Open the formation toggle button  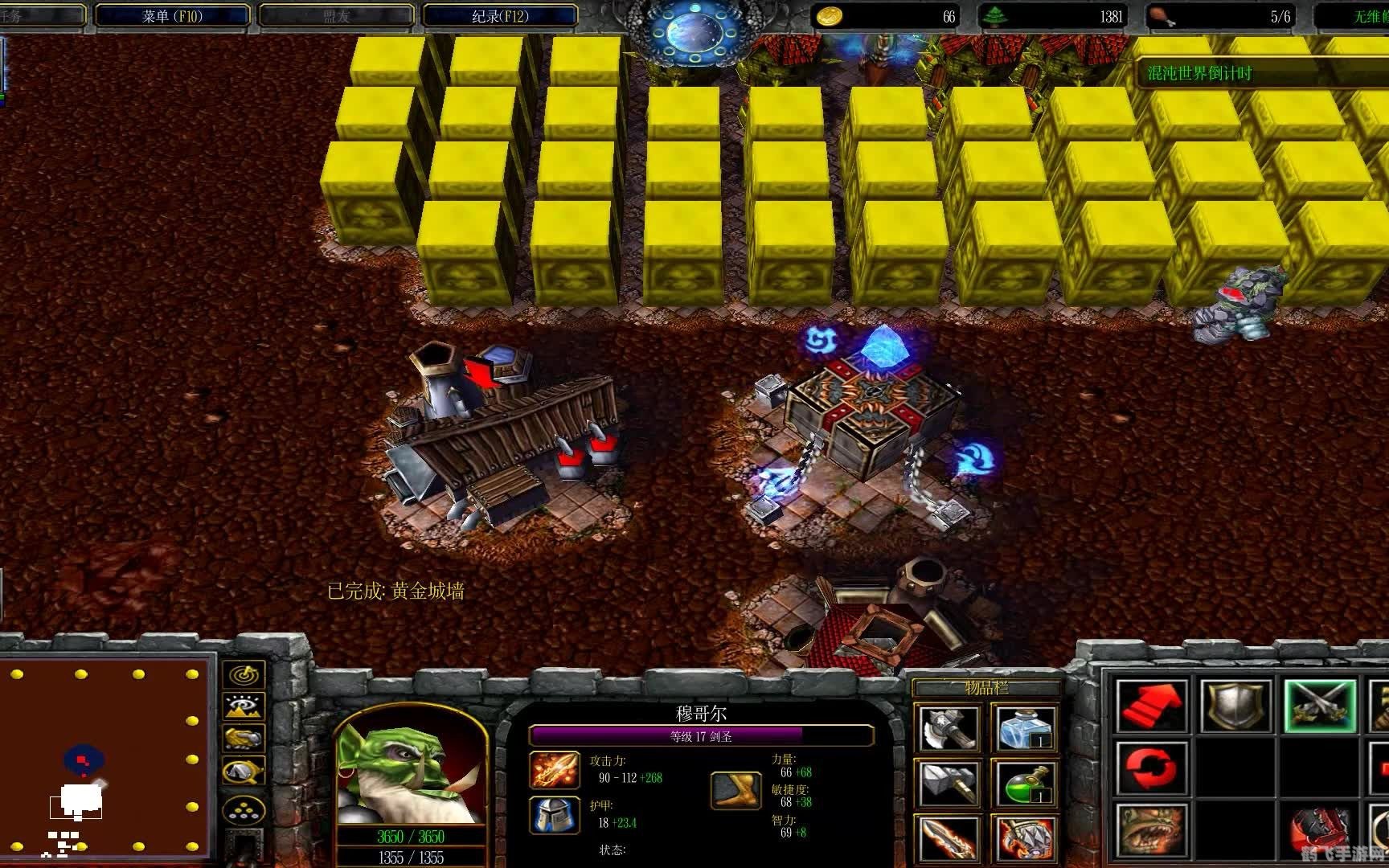(x=243, y=809)
